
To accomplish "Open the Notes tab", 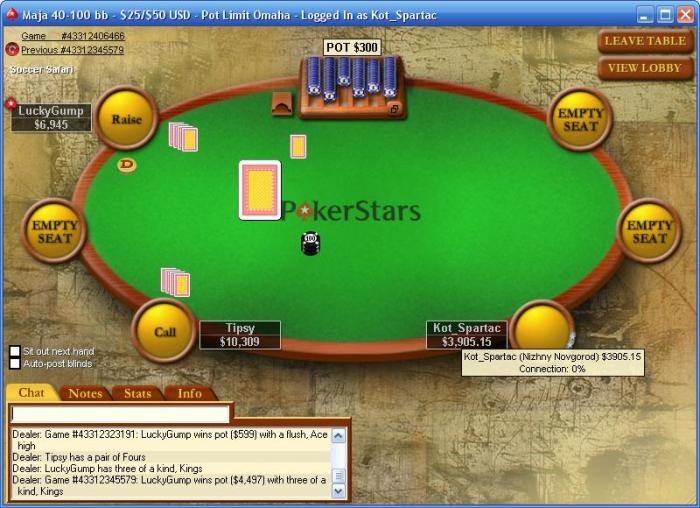I will [85, 393].
